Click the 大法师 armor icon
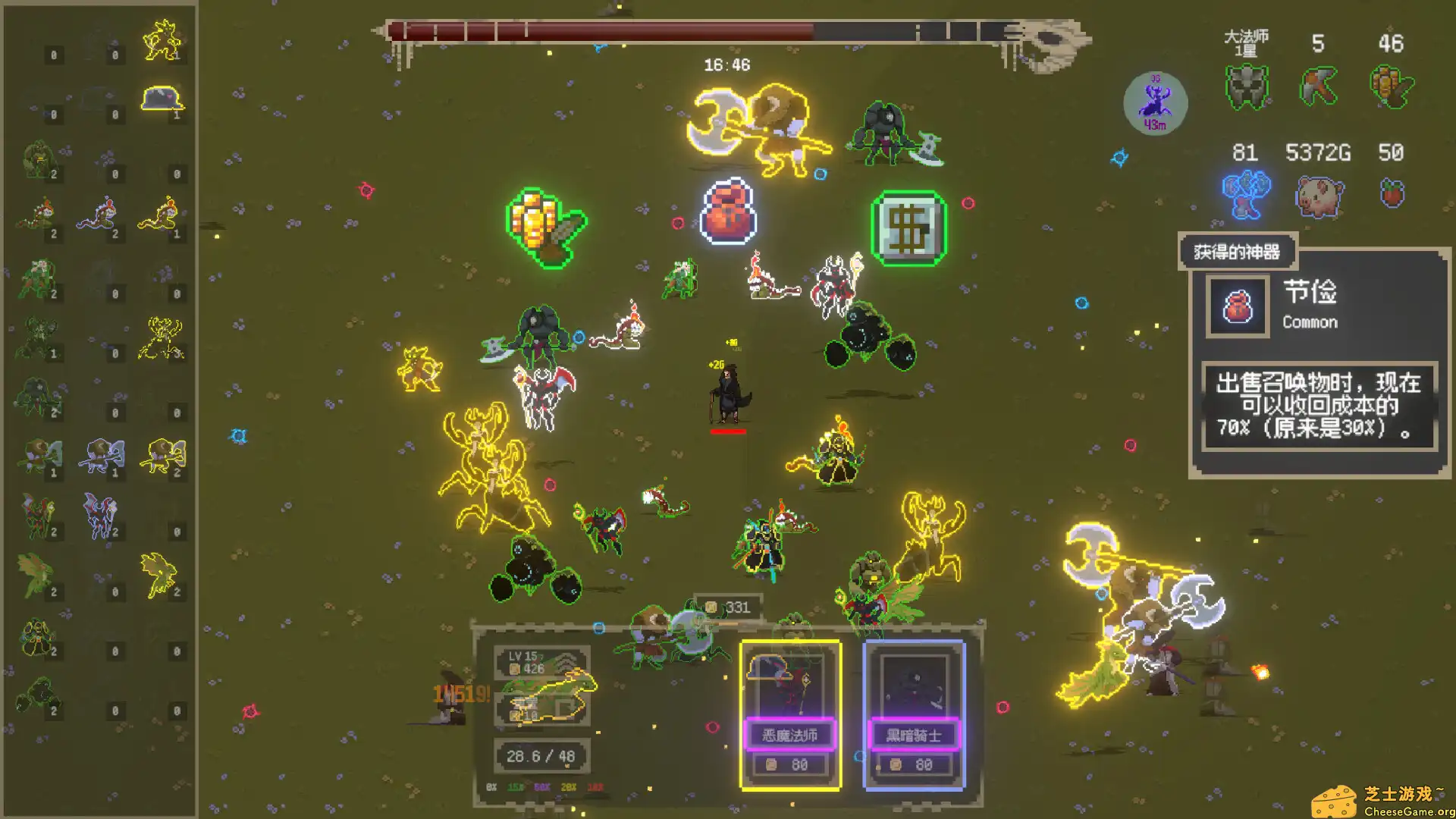This screenshot has width=1456, height=819. coord(1246,86)
